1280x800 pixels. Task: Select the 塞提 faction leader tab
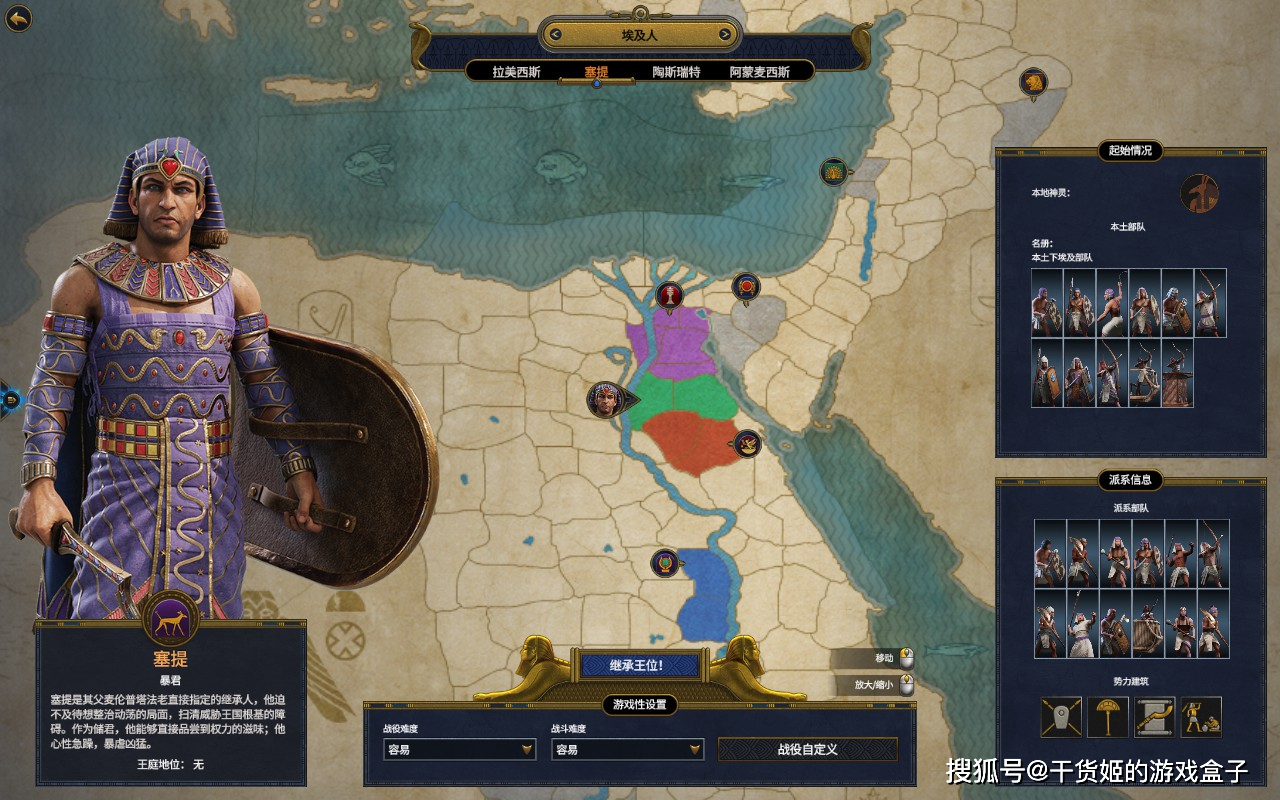click(597, 72)
